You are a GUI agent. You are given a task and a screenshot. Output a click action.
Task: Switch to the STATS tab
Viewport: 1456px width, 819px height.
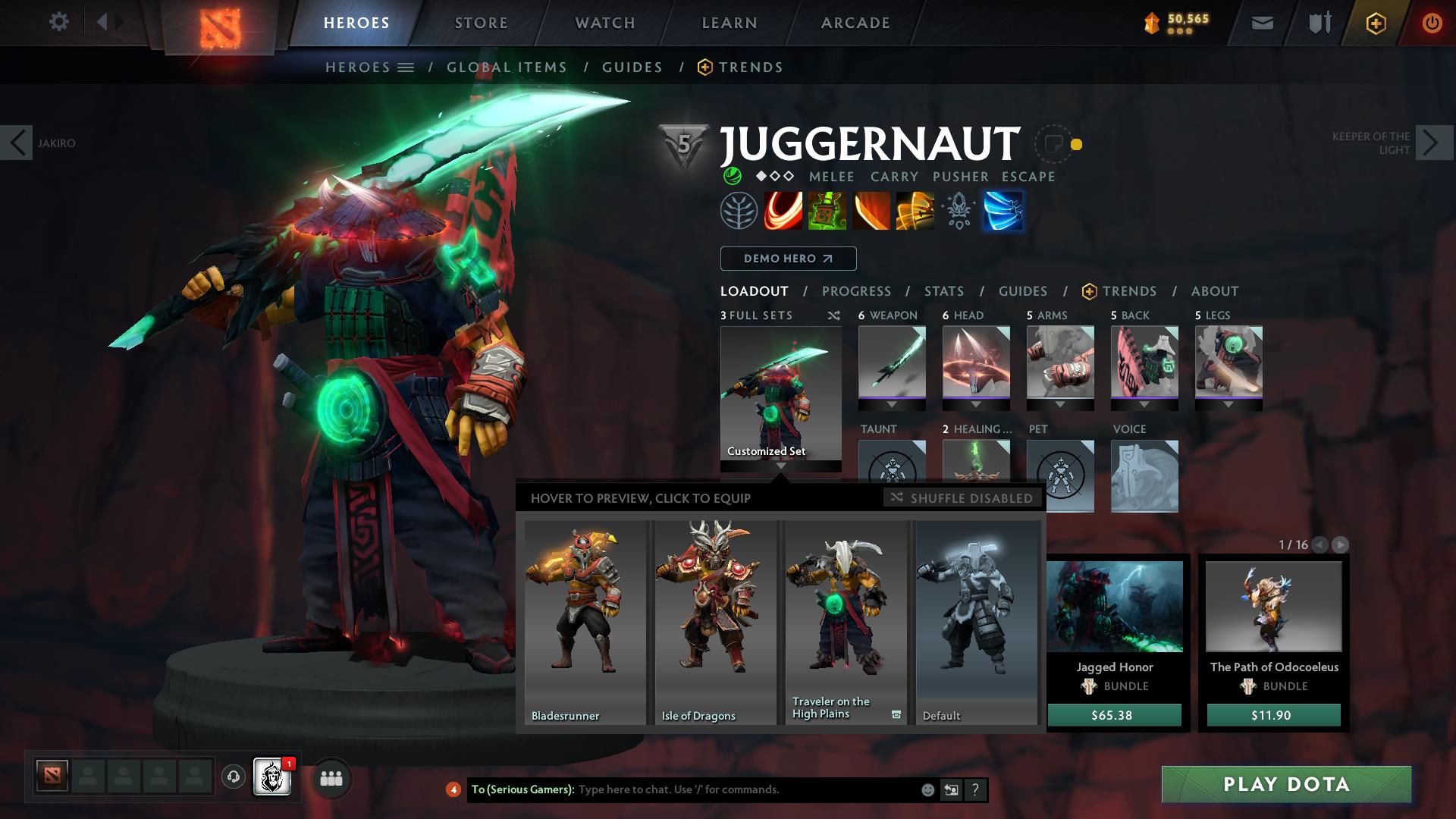943,290
